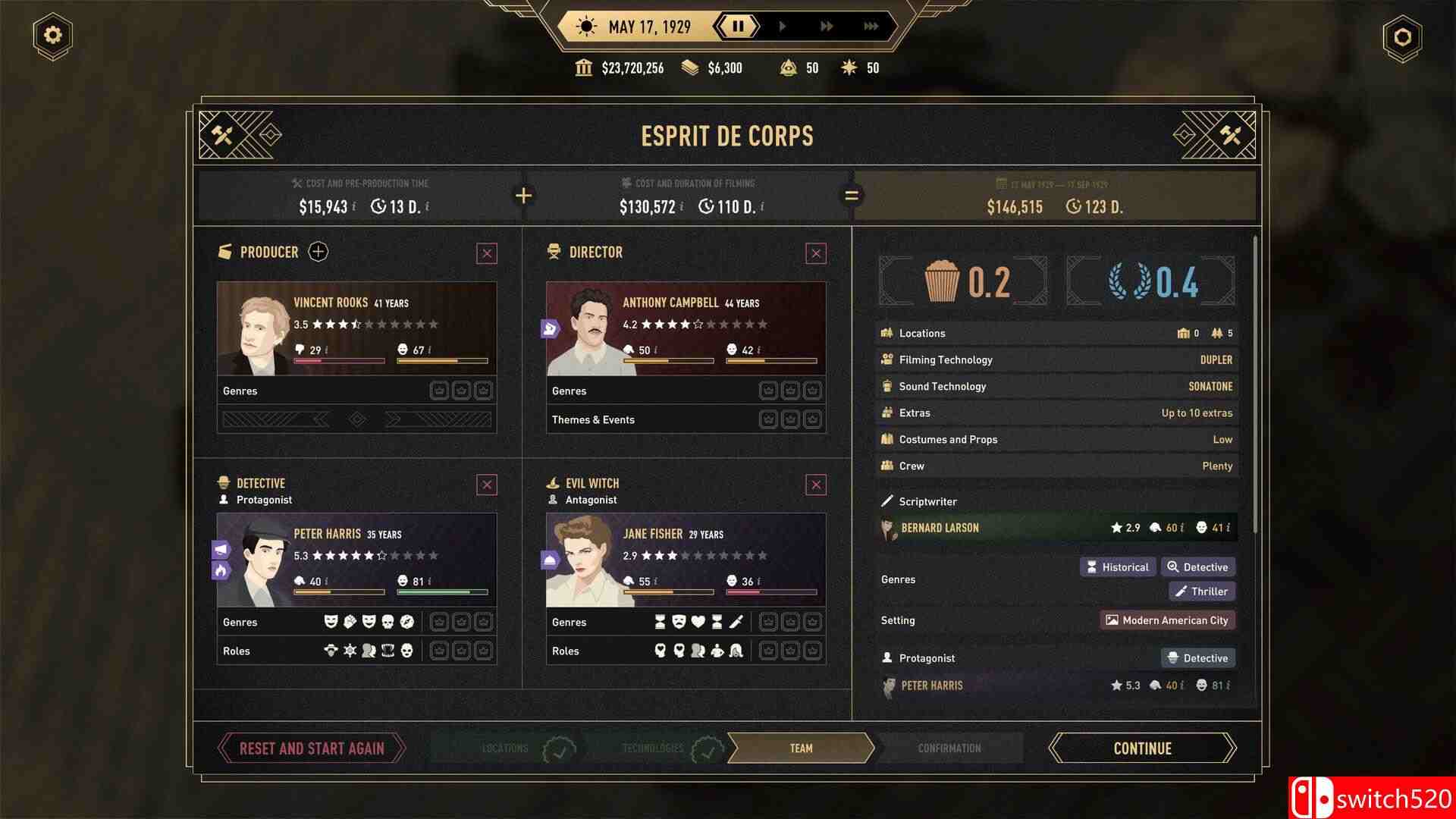Toggle the Thriller genre tag

click(1201, 591)
